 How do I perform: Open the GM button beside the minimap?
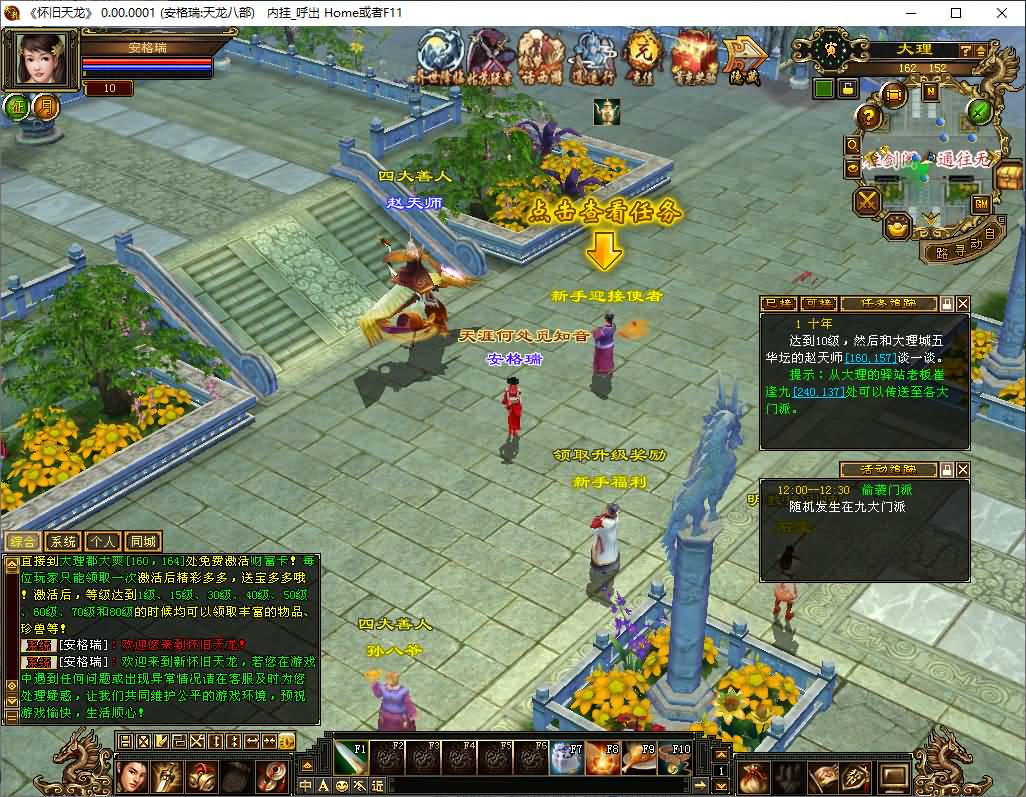pos(981,204)
